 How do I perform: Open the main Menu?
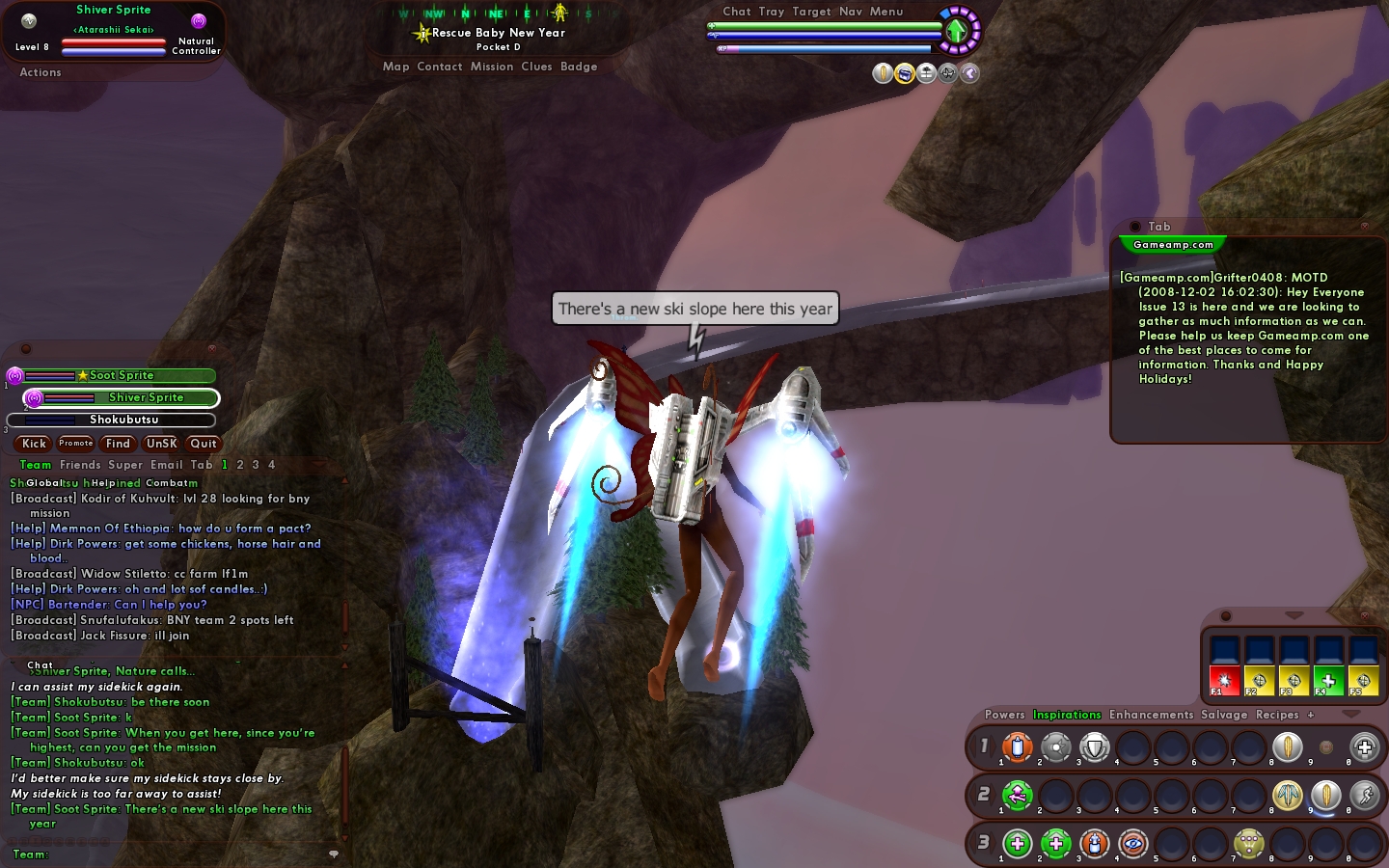886,12
